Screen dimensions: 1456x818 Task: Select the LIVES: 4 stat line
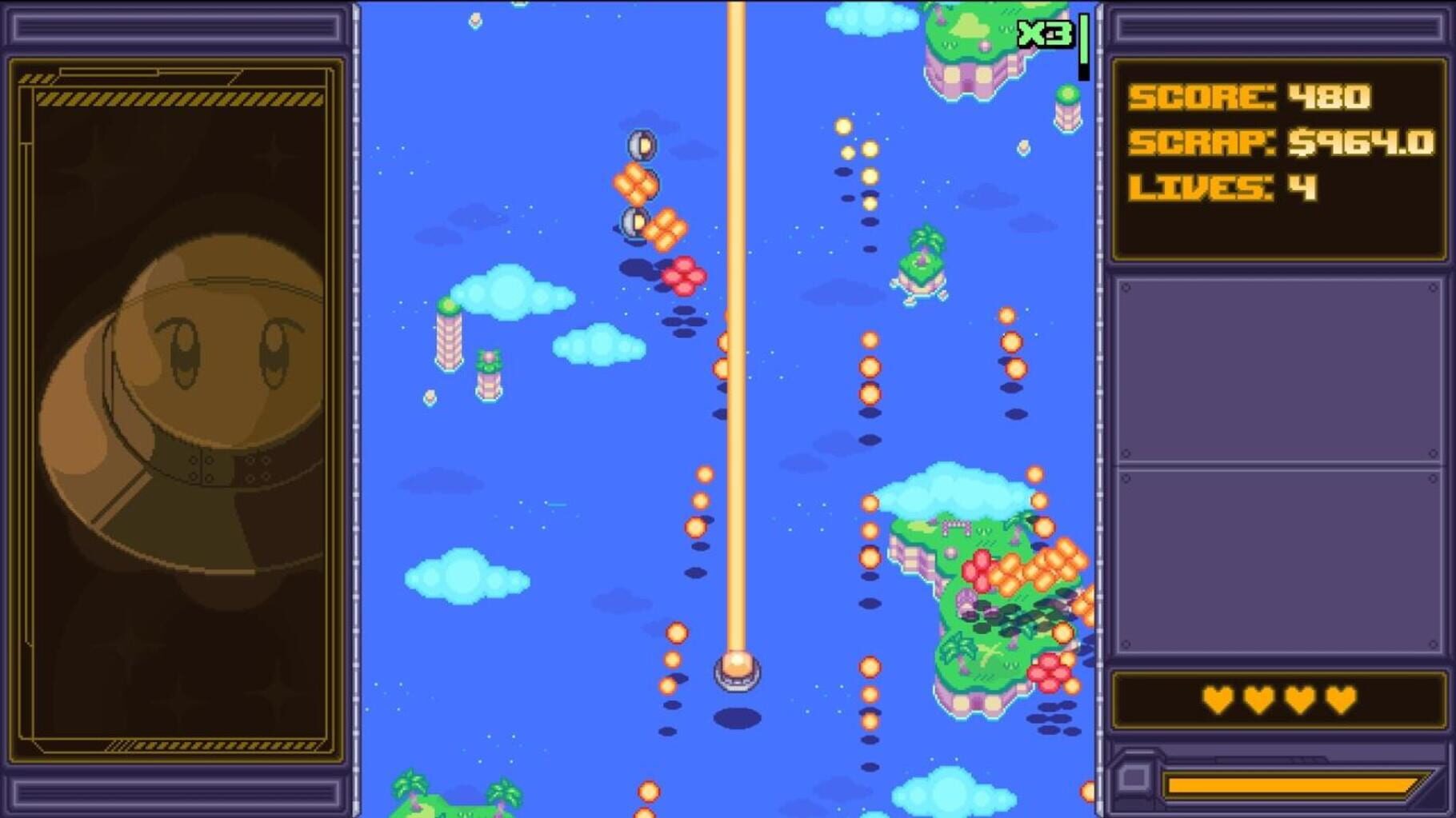point(1224,190)
